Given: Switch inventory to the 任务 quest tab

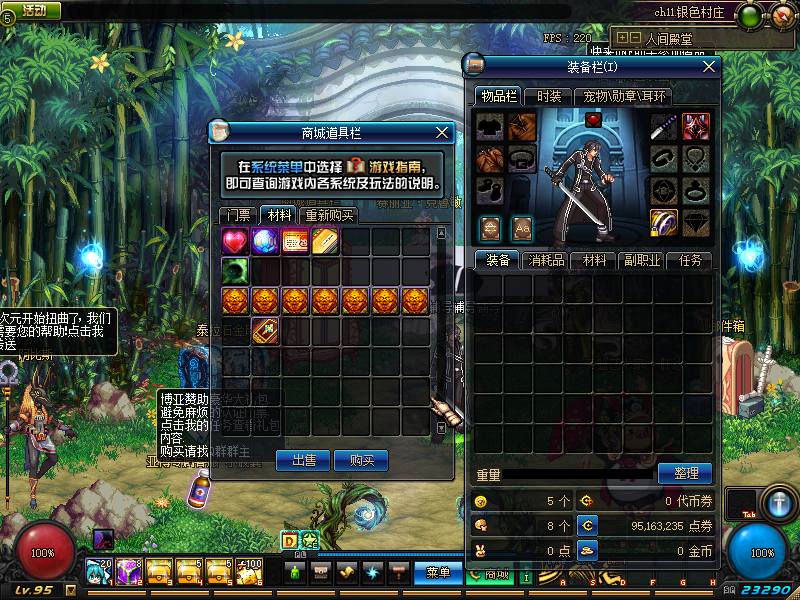Looking at the screenshot, I should (x=690, y=260).
